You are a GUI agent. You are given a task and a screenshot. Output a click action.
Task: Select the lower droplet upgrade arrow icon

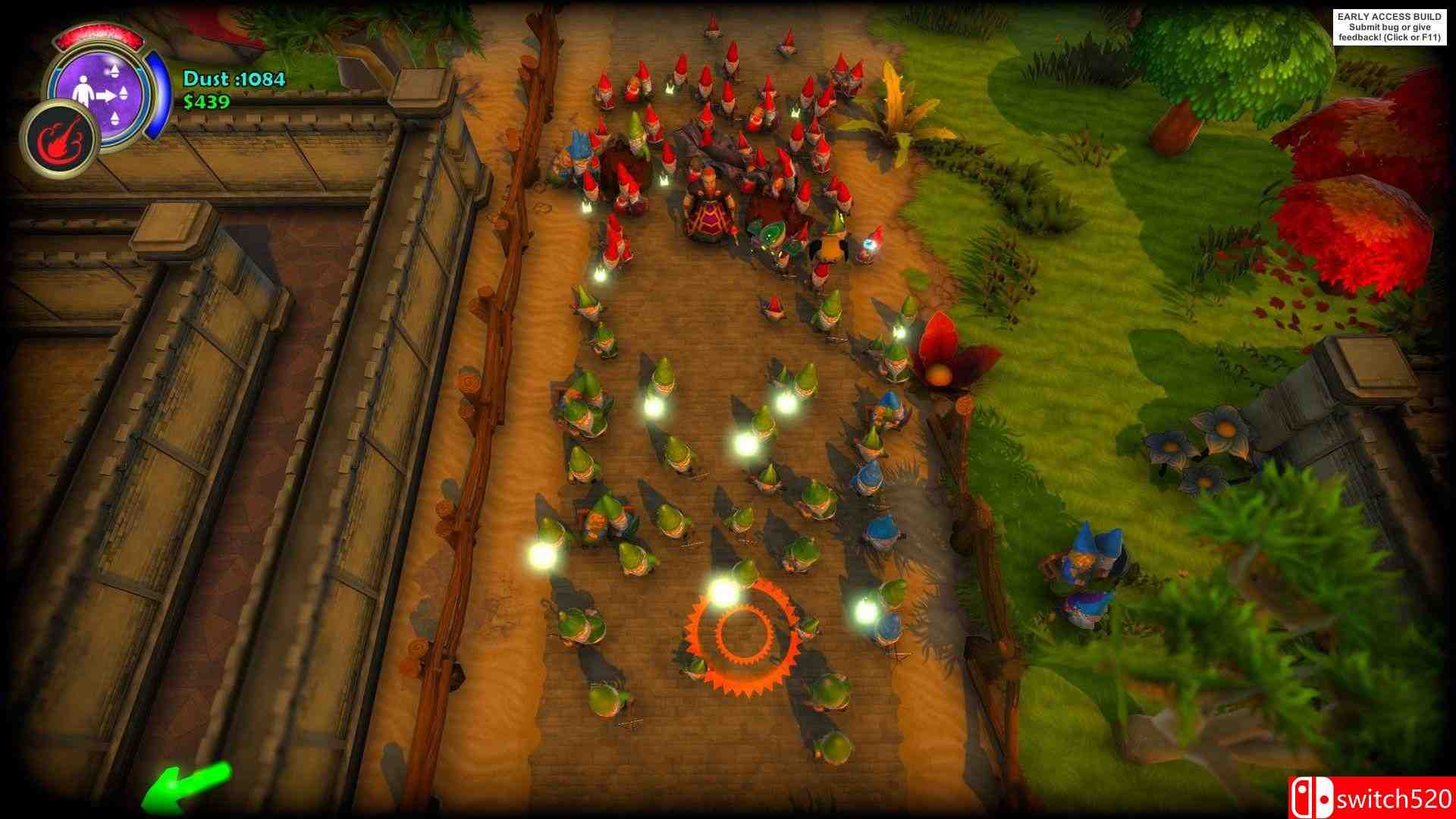(115, 118)
